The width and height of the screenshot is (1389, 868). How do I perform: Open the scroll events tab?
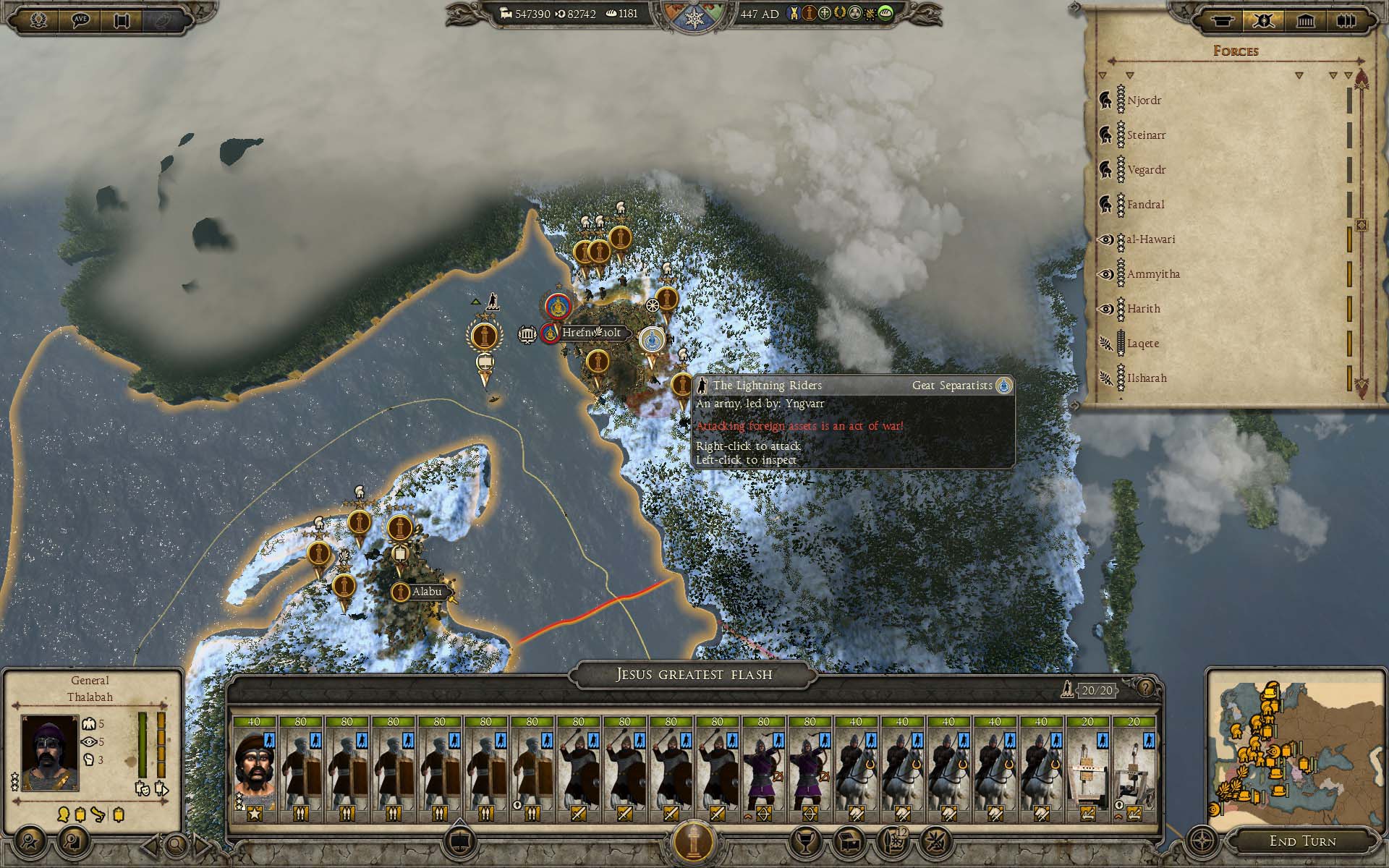pyautogui.click(x=1223, y=20)
